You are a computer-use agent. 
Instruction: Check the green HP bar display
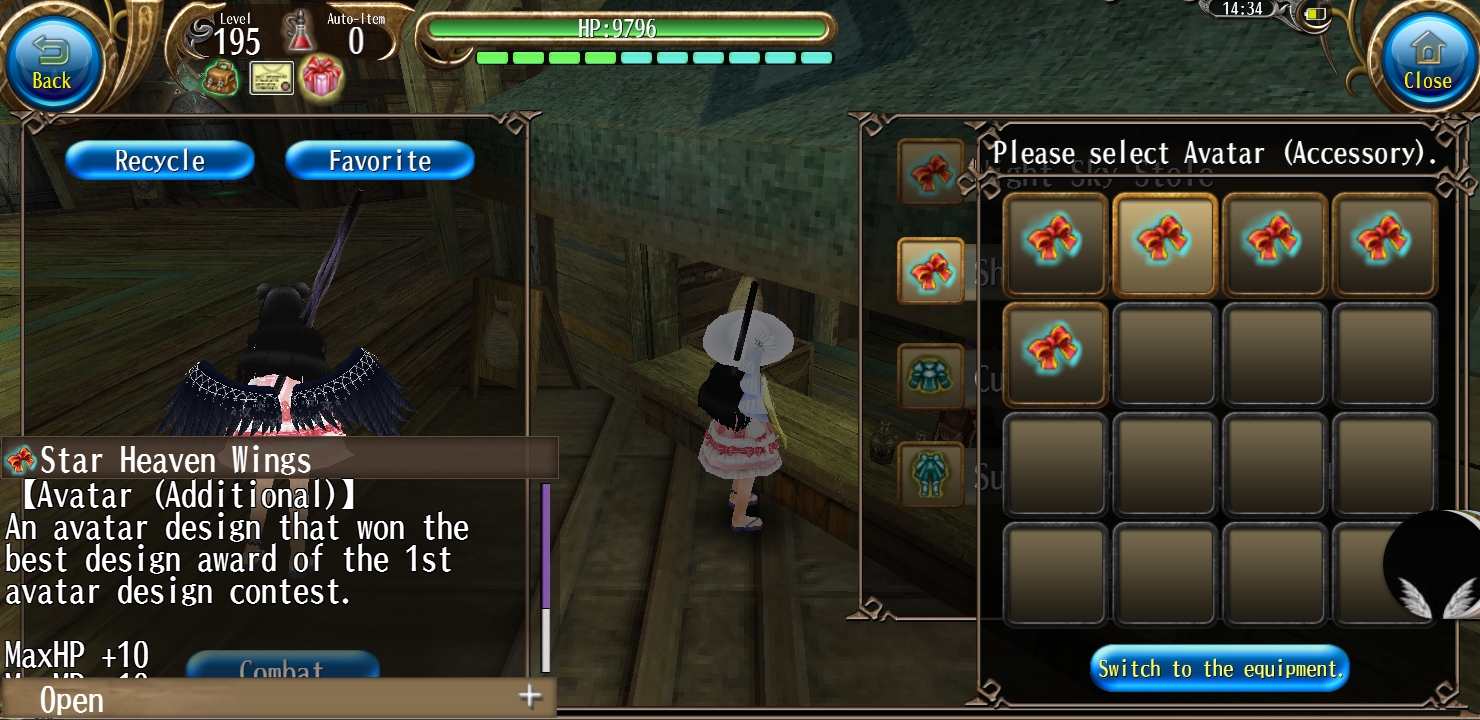(x=627, y=30)
